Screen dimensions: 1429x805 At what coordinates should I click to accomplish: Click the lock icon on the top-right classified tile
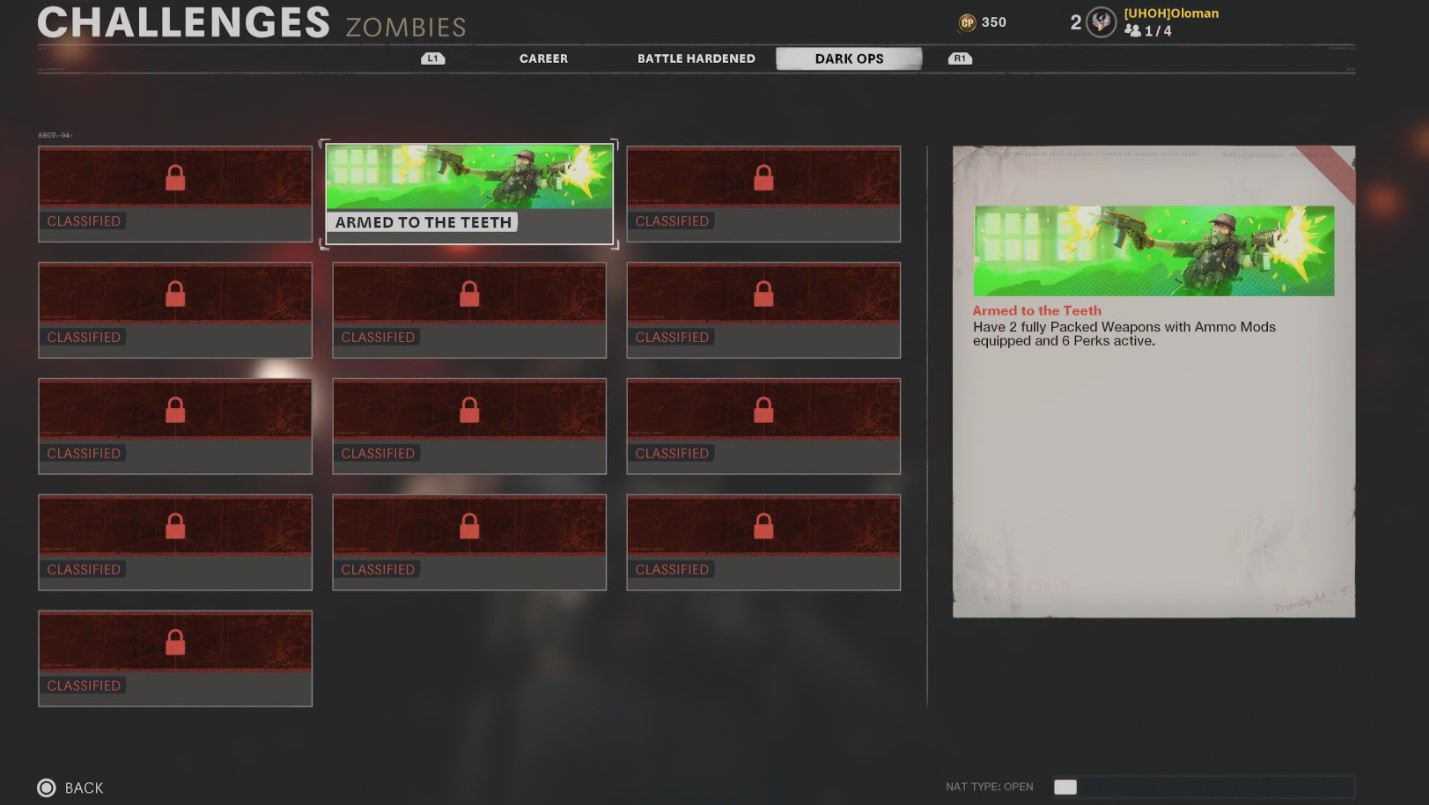point(763,177)
